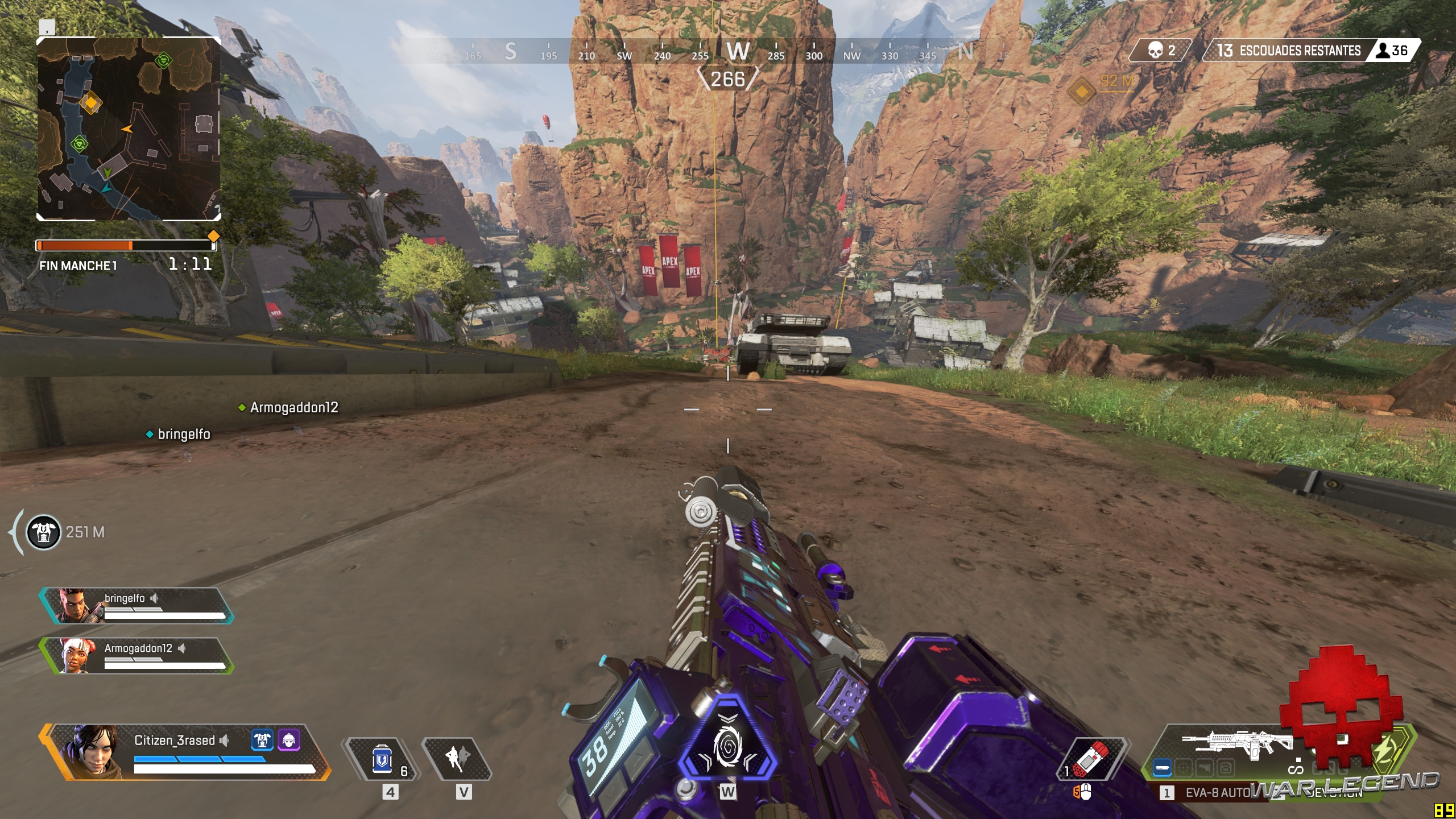The image size is (1456, 819).
Task: Click the teammate locator icon at 251 M
Action: (44, 532)
